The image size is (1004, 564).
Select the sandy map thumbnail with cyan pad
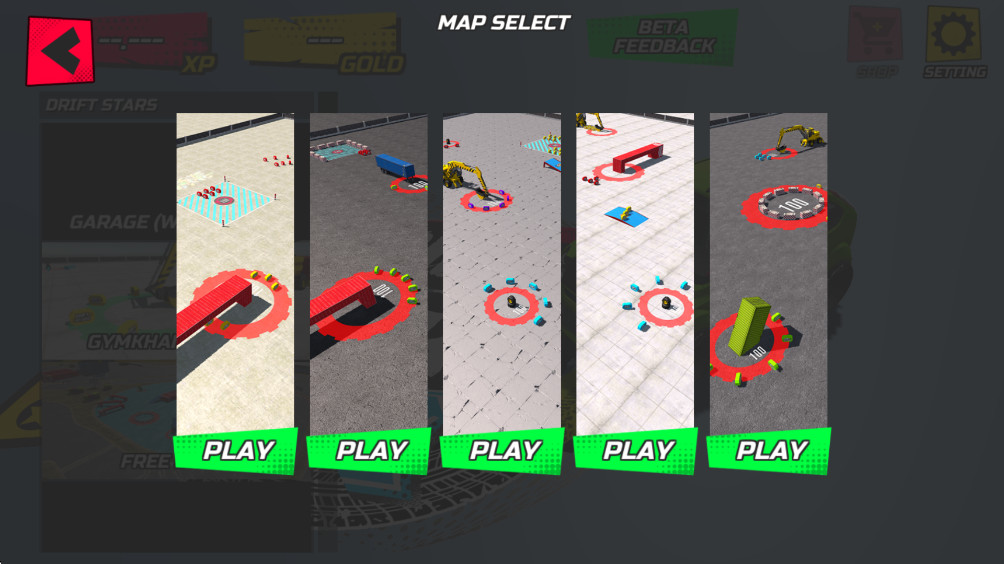[235, 272]
